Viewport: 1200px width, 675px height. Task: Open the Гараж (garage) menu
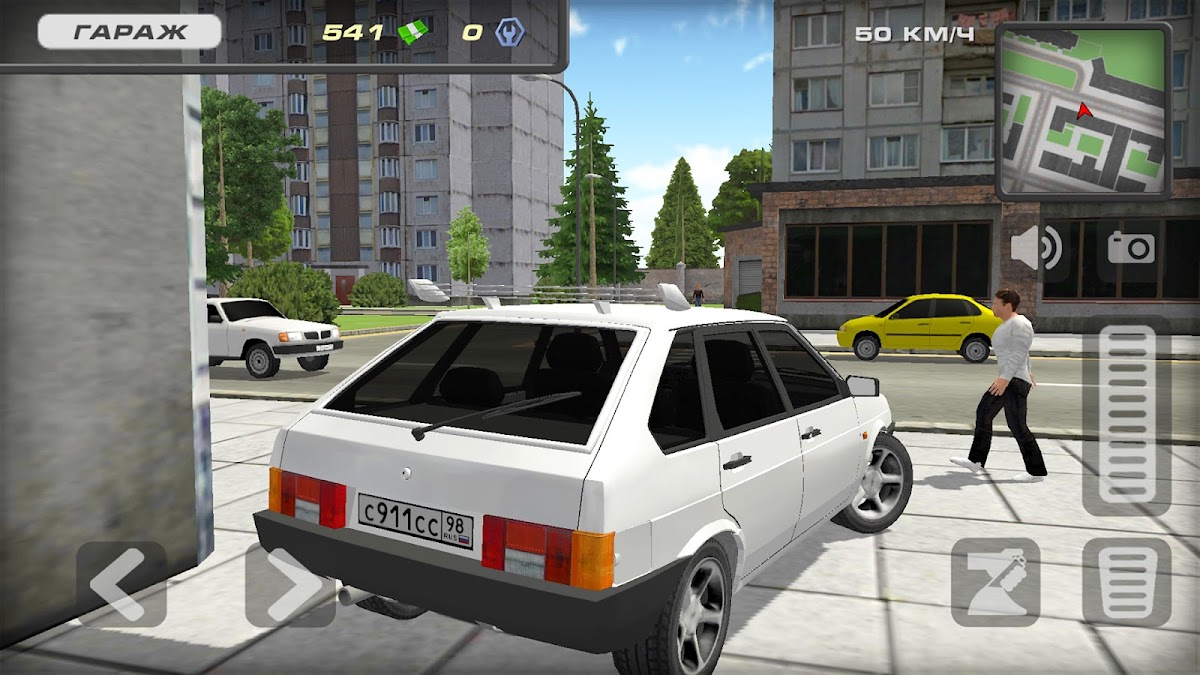click(129, 32)
